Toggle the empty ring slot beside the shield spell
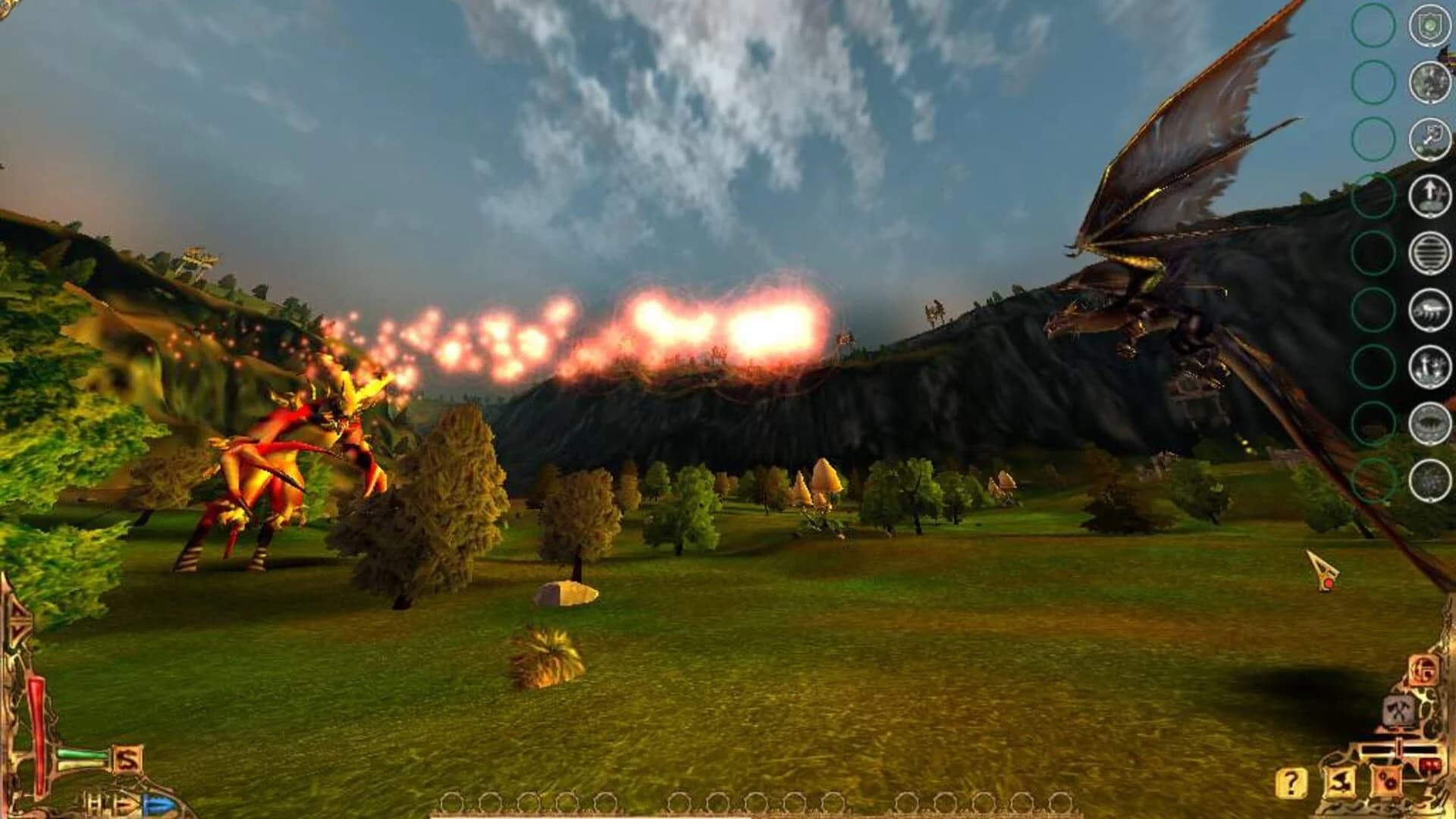Screen dimensions: 1456x819 tap(1374, 25)
